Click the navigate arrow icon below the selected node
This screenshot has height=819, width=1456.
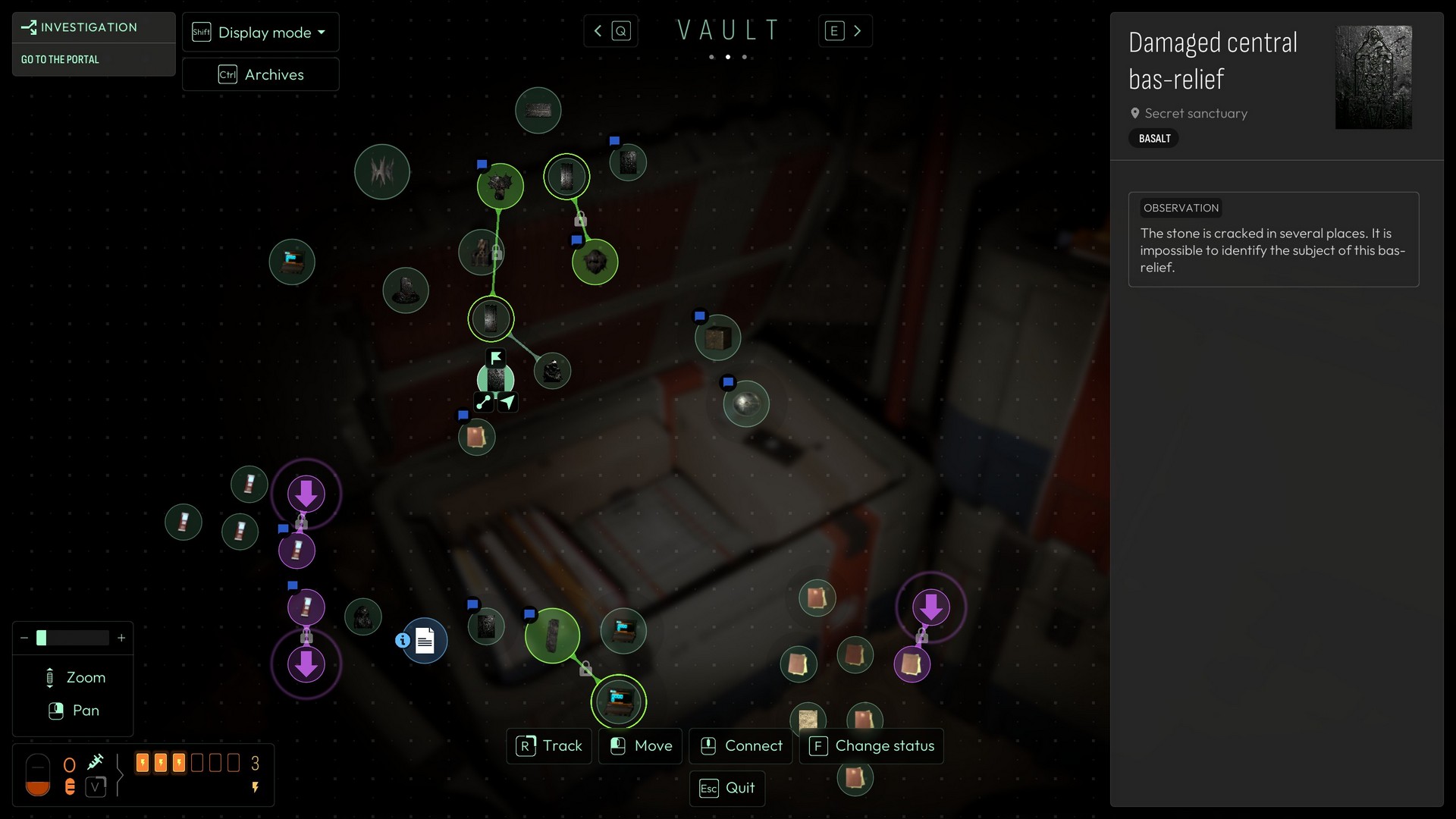click(x=509, y=402)
